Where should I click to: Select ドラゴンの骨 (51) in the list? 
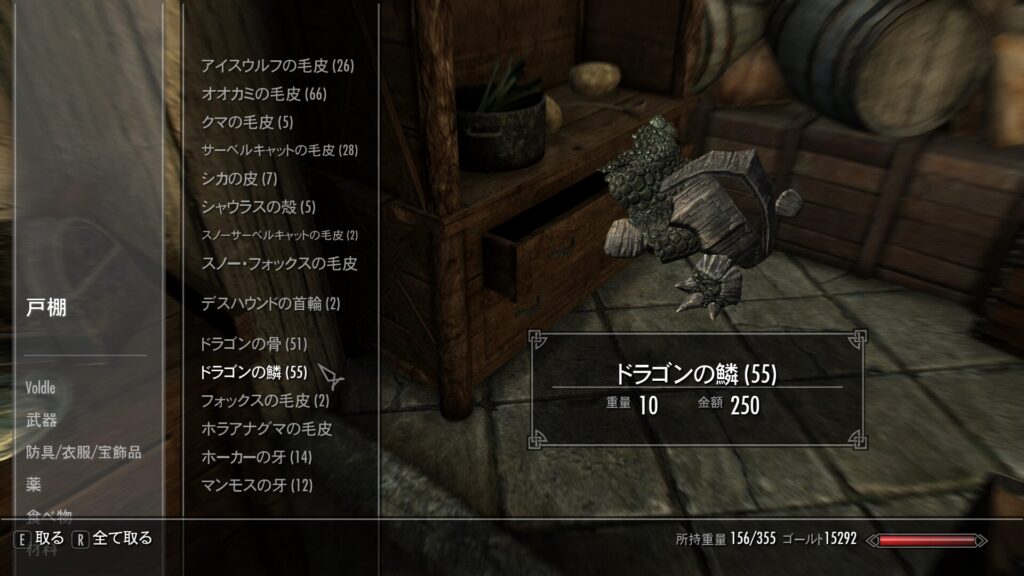coord(254,344)
